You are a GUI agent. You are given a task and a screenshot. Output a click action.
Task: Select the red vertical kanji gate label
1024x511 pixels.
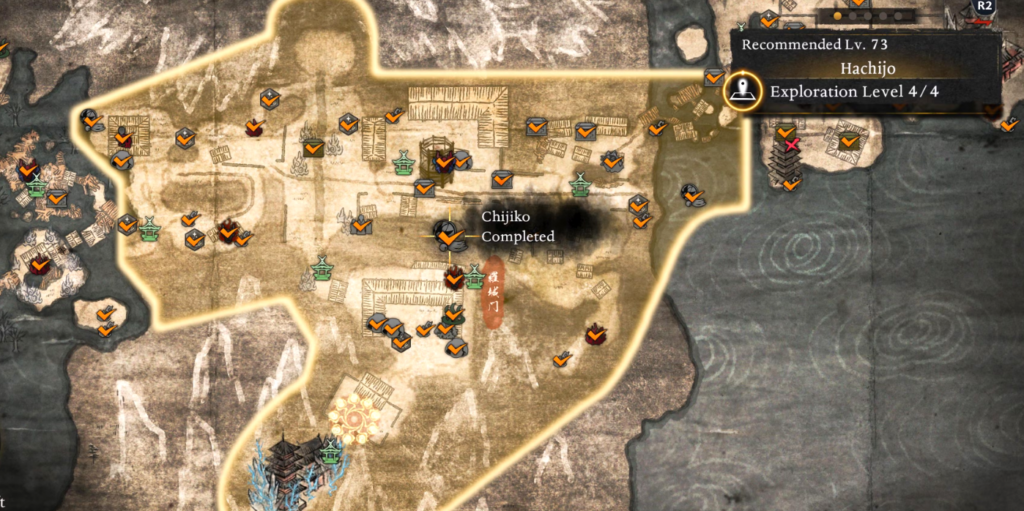[x=493, y=292]
